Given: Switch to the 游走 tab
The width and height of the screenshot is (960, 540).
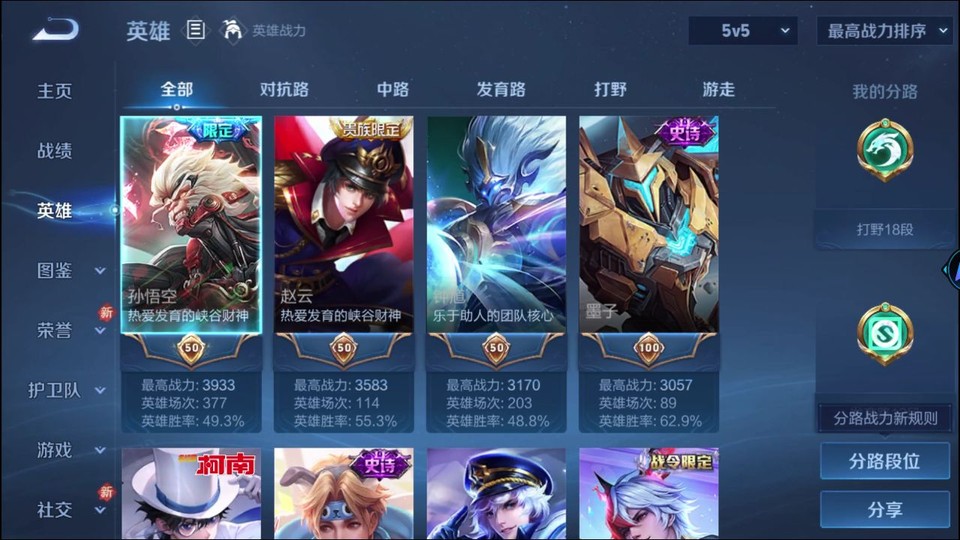Looking at the screenshot, I should [718, 89].
